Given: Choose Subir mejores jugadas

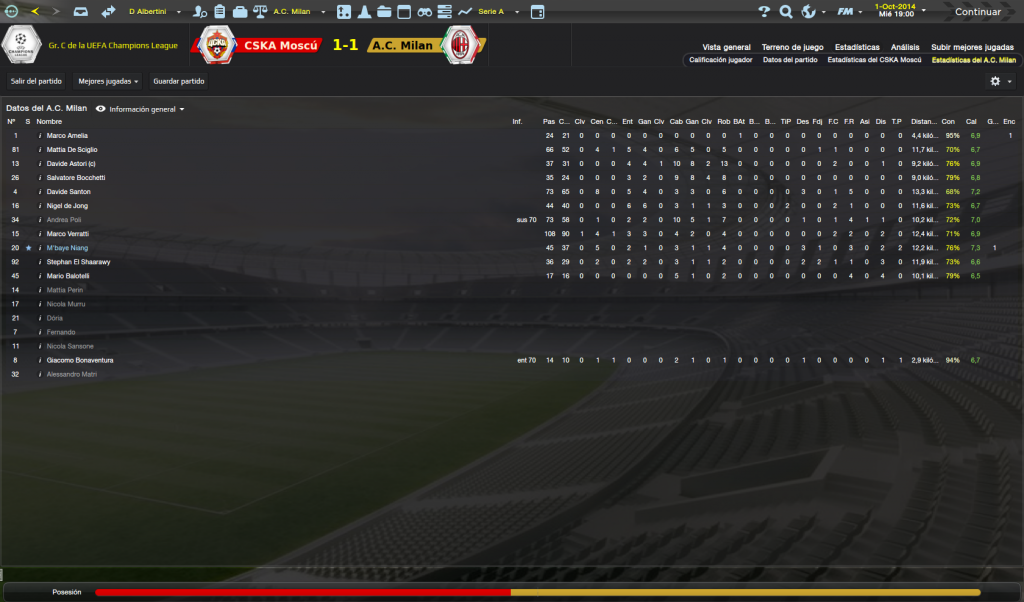Looking at the screenshot, I should pyautogui.click(x=972, y=47).
